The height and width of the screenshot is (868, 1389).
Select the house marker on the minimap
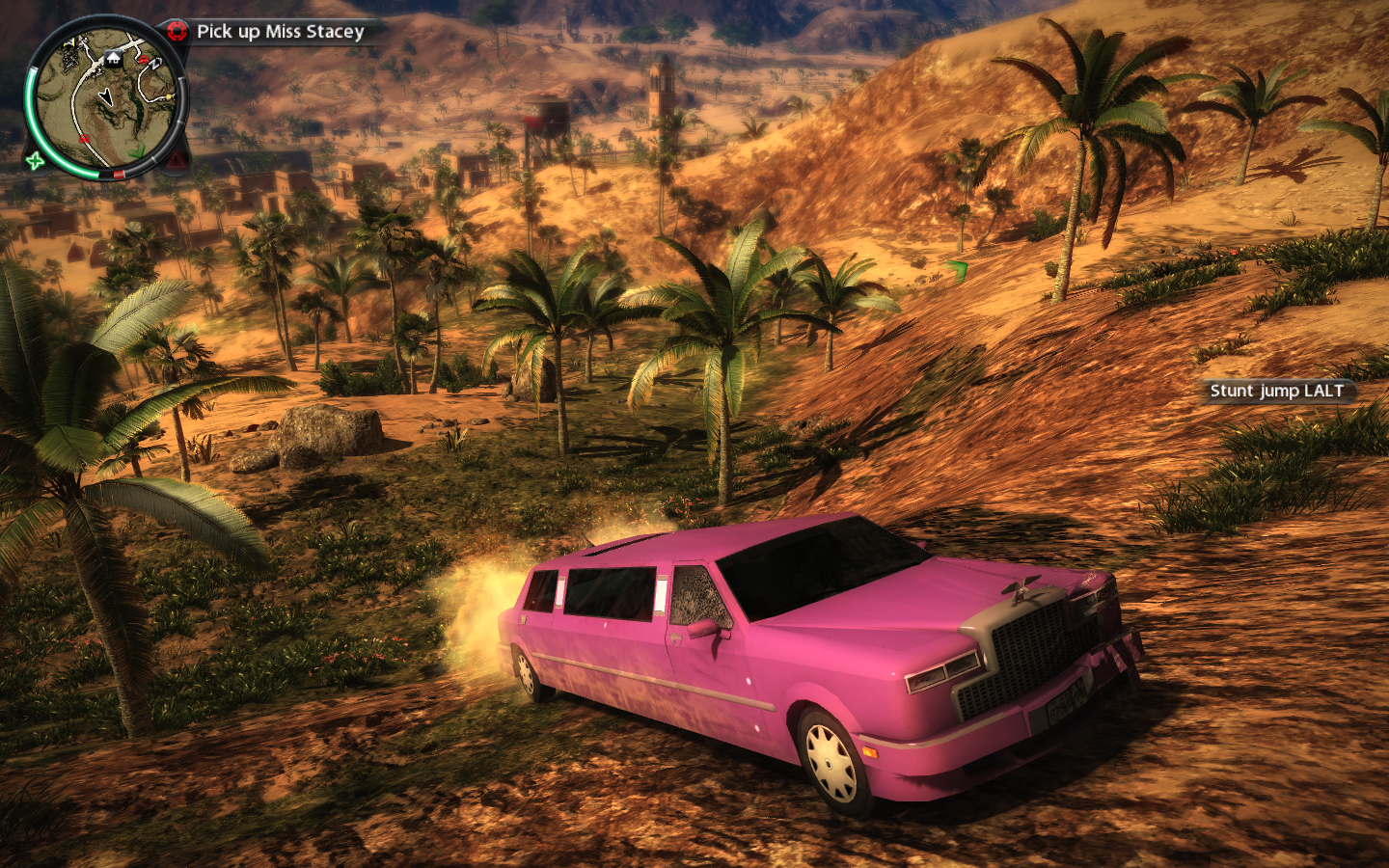coord(114,59)
